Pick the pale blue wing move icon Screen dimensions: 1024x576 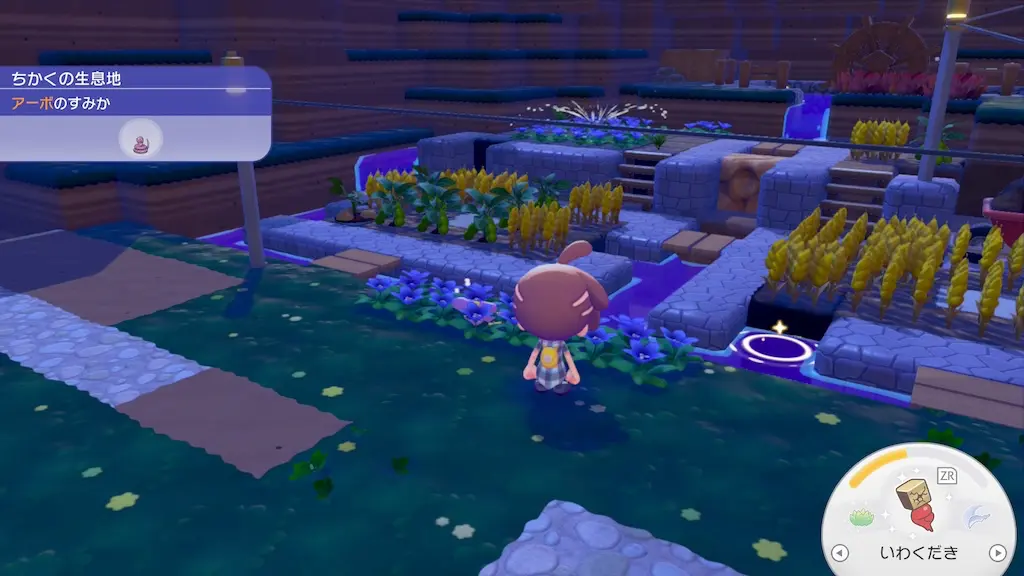[x=976, y=516]
